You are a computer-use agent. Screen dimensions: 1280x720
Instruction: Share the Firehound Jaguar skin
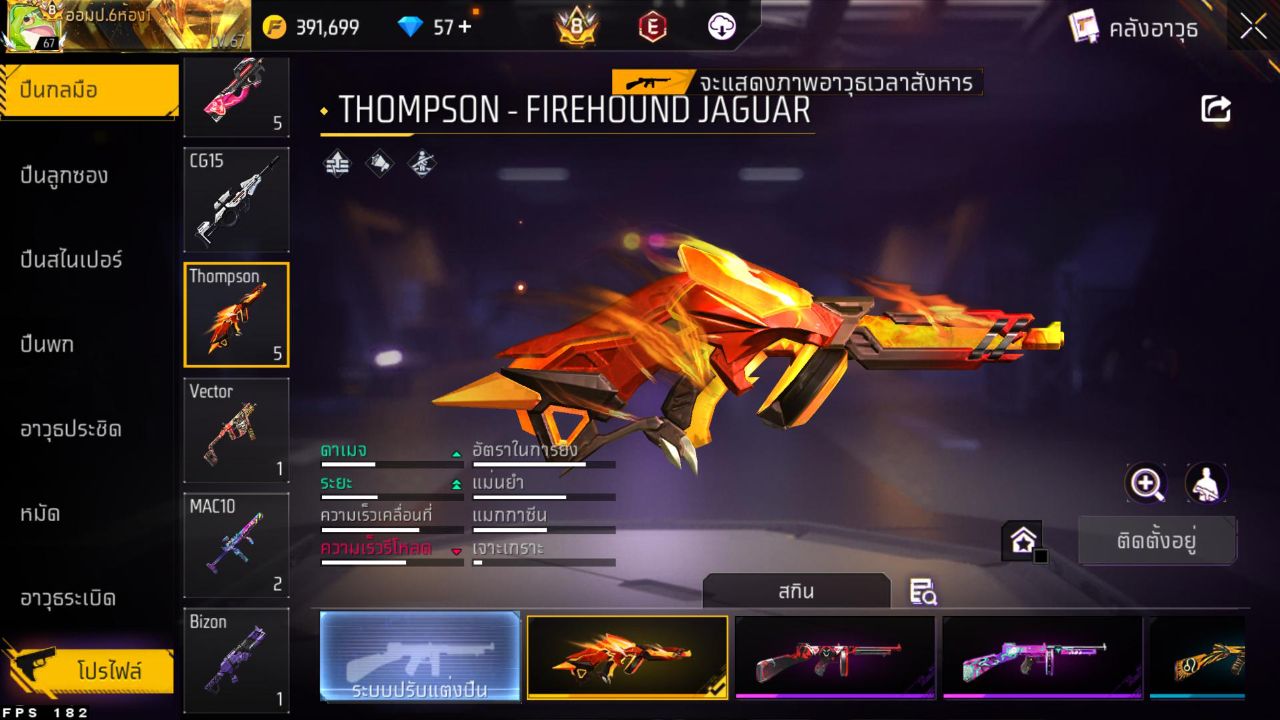[1216, 110]
